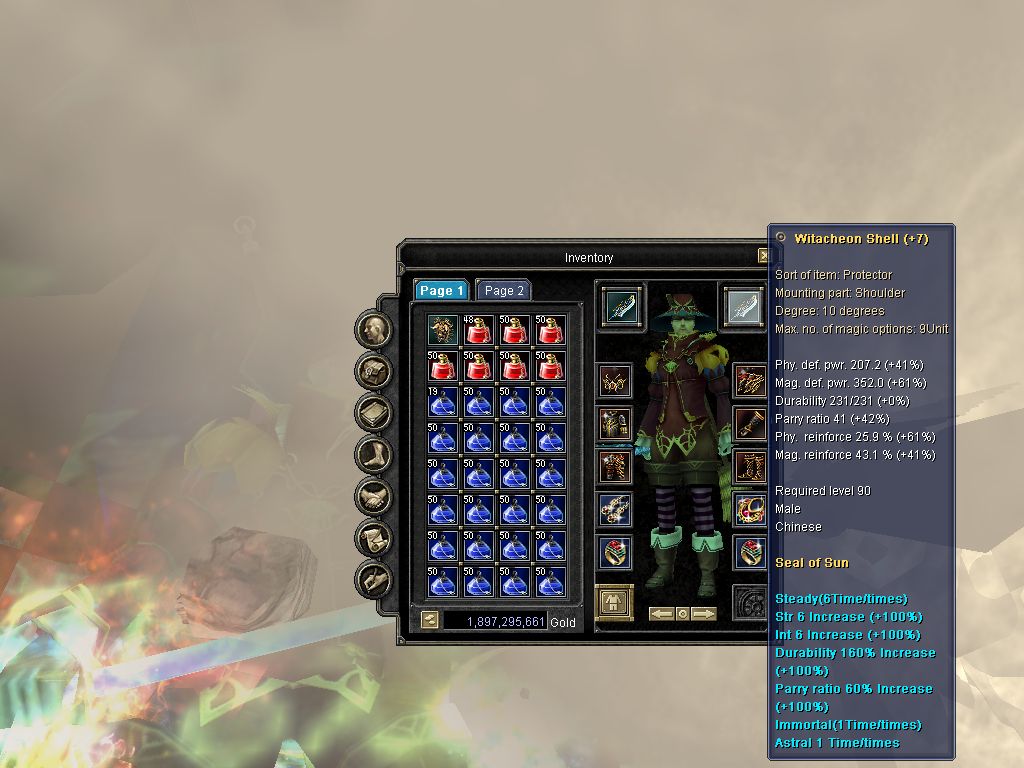The width and height of the screenshot is (1024, 768).
Task: Open the boot side button
Action: (x=374, y=455)
